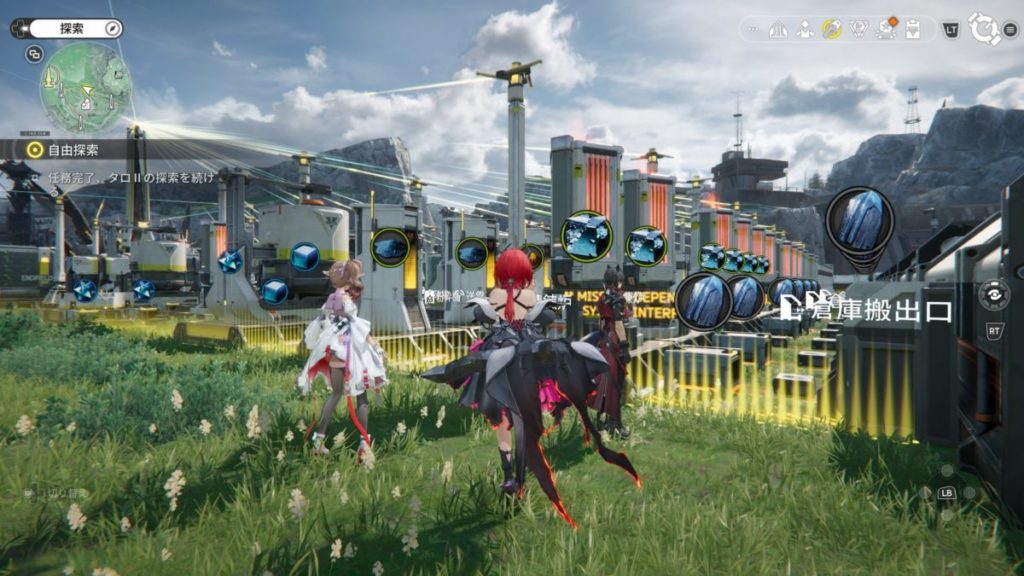Click the compass icon beside 探索

[113, 29]
